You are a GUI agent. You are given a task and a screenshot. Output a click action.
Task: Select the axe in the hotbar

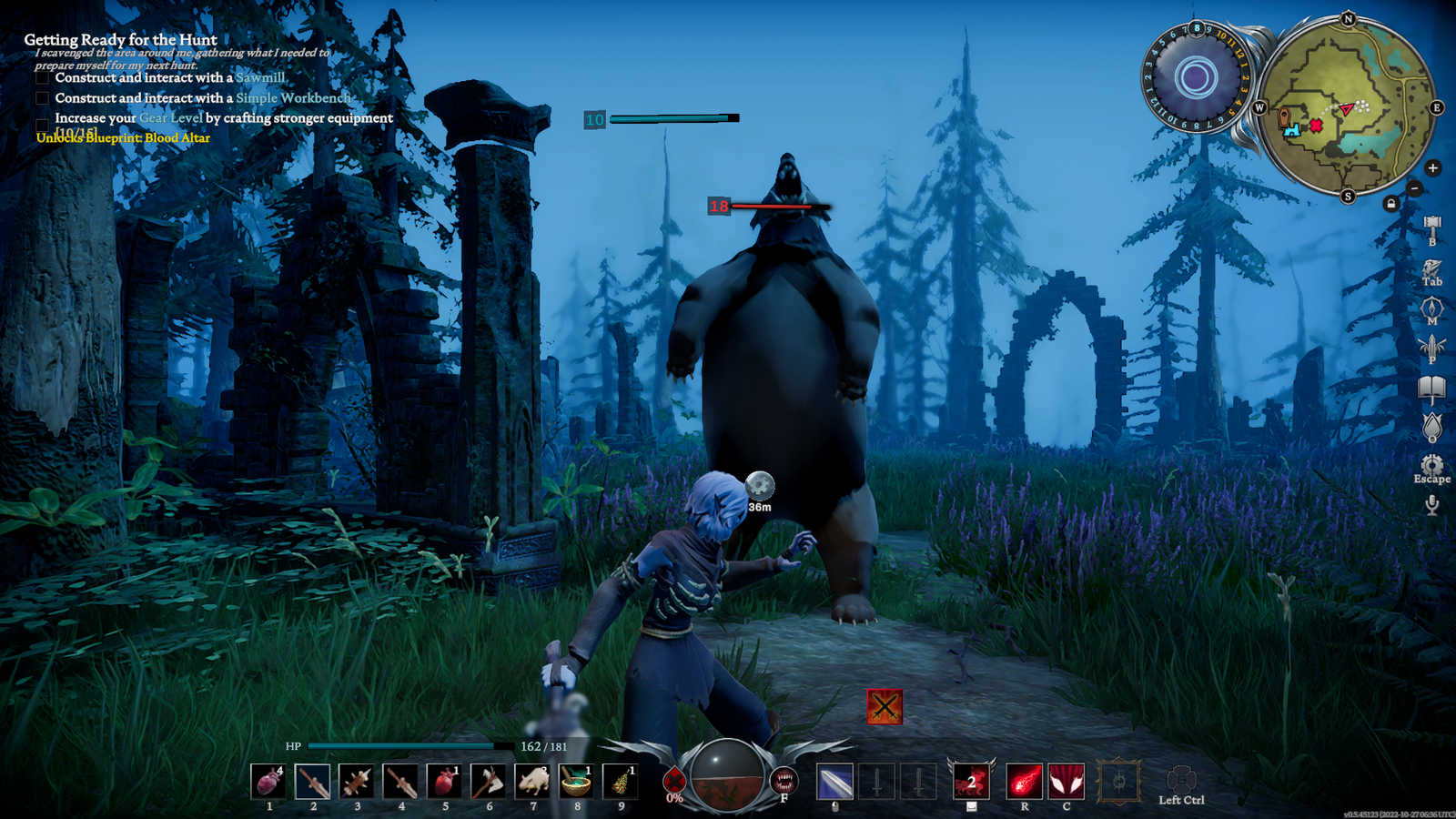489,782
